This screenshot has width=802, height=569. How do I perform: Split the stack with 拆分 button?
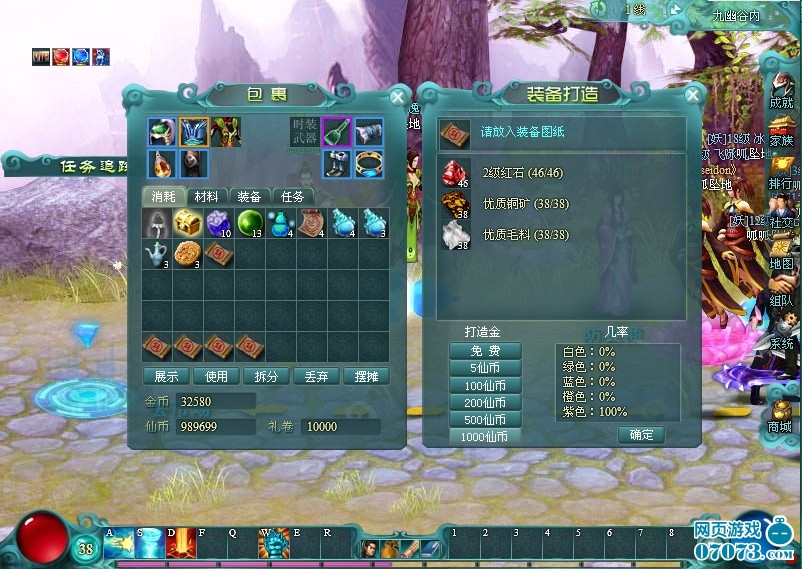[x=266, y=377]
